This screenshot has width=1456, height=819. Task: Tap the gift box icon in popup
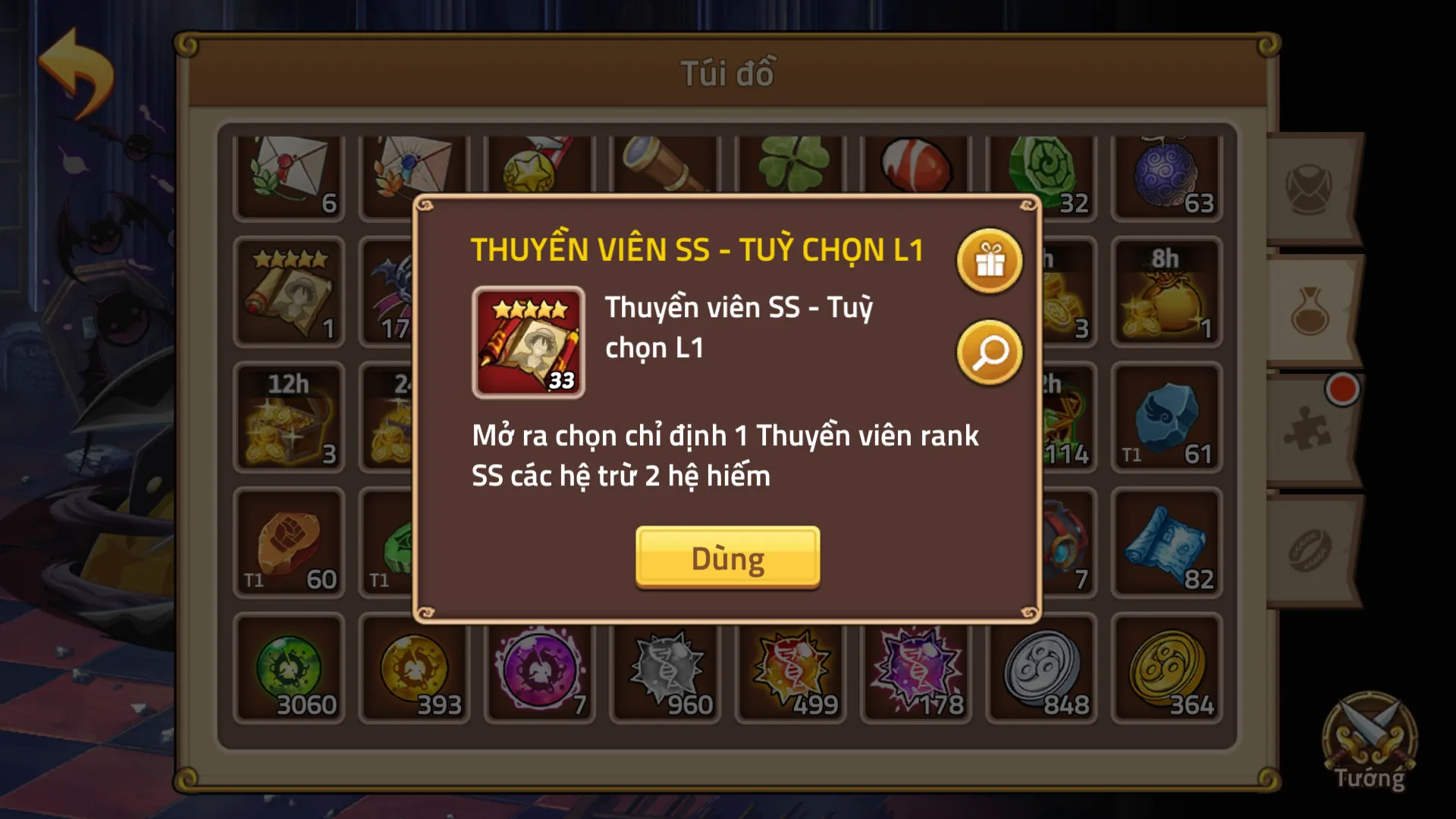tap(990, 262)
